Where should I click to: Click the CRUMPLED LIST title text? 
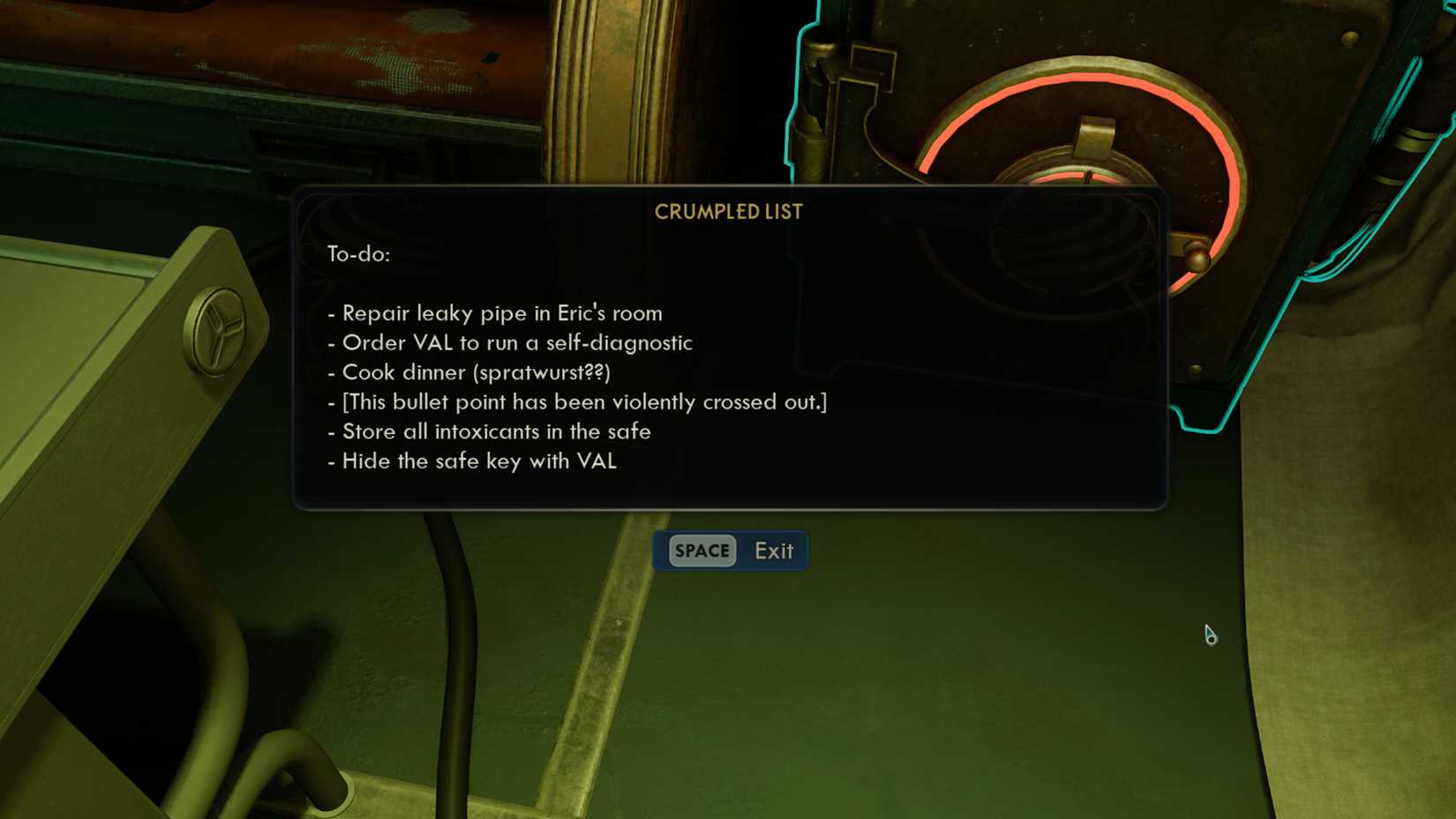click(x=728, y=212)
